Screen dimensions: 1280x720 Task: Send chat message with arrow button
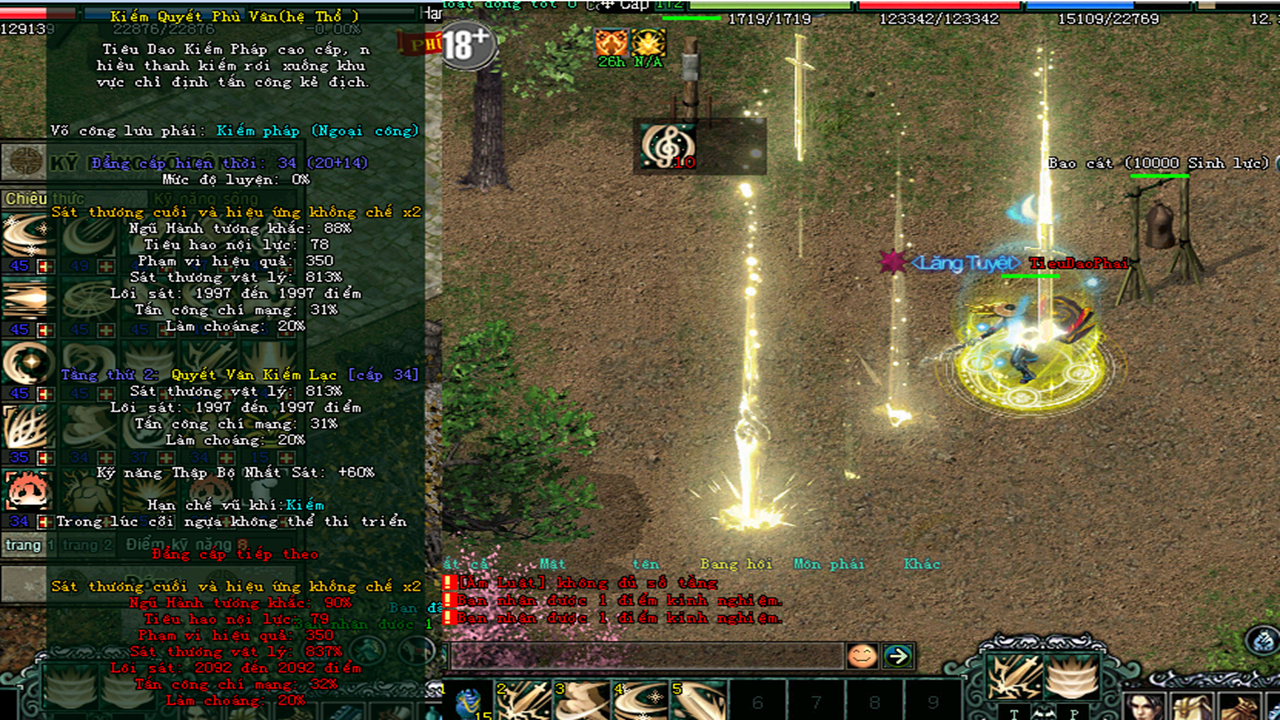click(897, 656)
